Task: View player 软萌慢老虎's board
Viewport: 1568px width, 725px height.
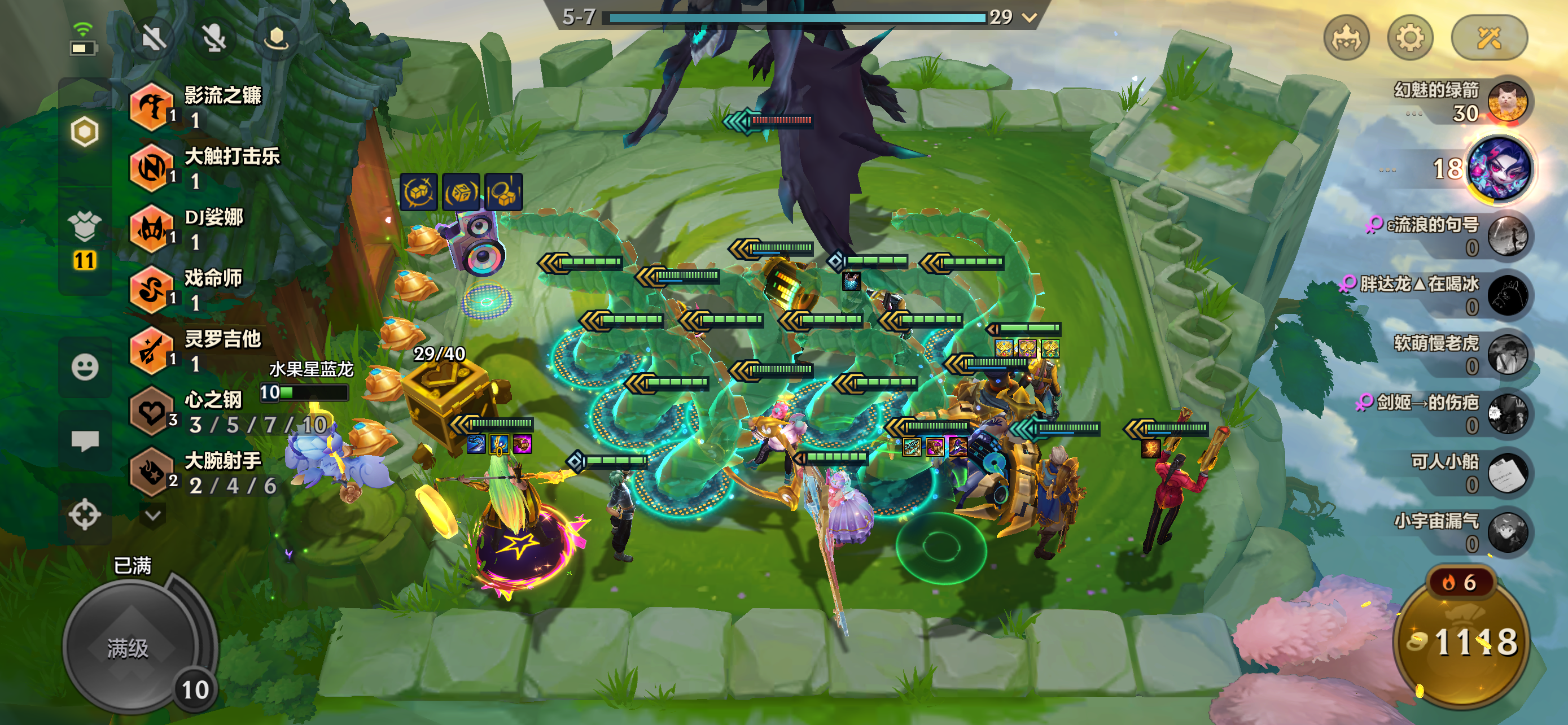Action: [x=1506, y=354]
